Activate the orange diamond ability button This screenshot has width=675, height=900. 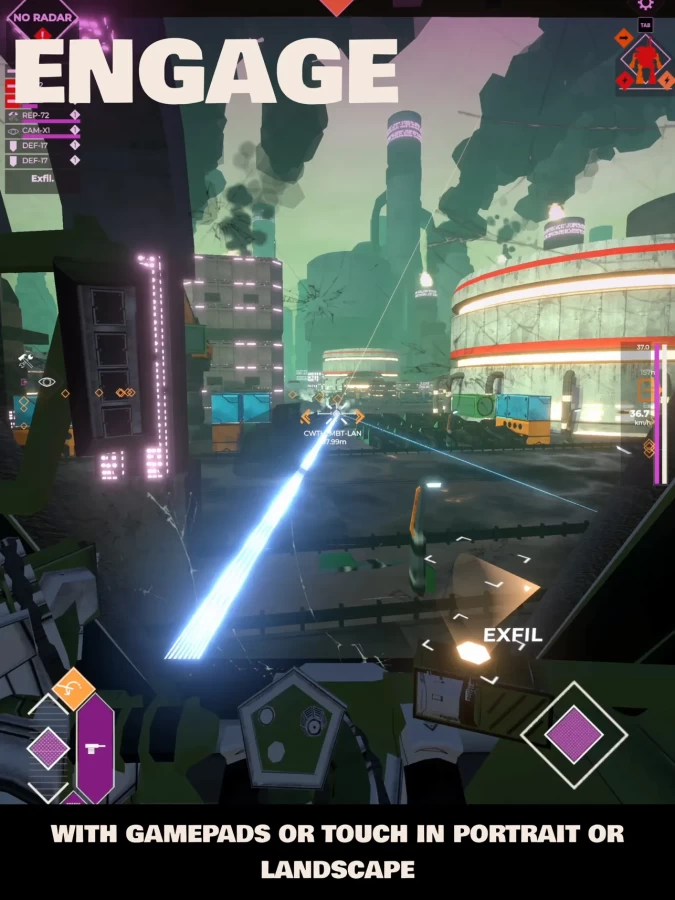73,688
